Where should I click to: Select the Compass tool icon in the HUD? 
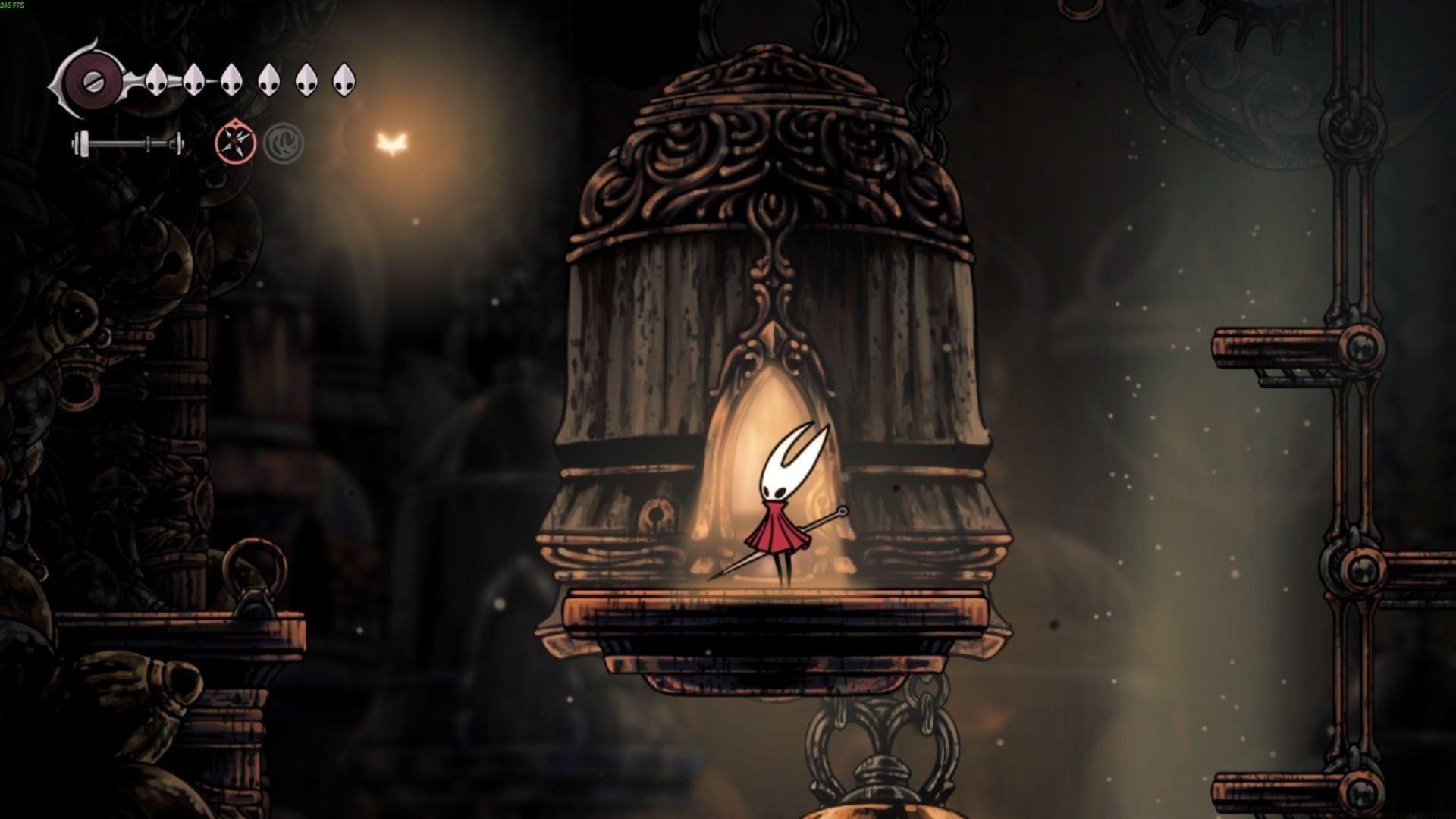click(235, 143)
